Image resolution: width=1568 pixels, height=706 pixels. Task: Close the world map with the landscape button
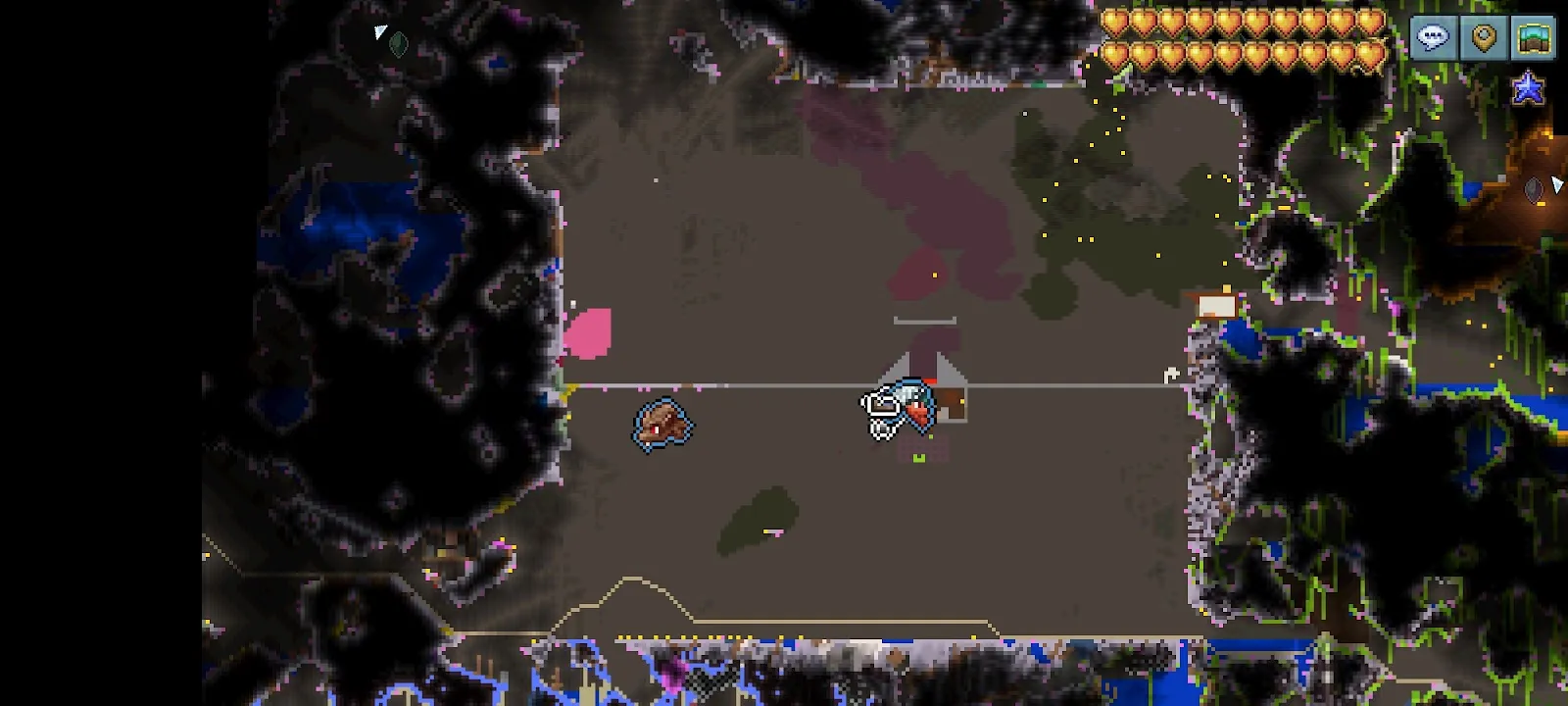click(x=1534, y=38)
